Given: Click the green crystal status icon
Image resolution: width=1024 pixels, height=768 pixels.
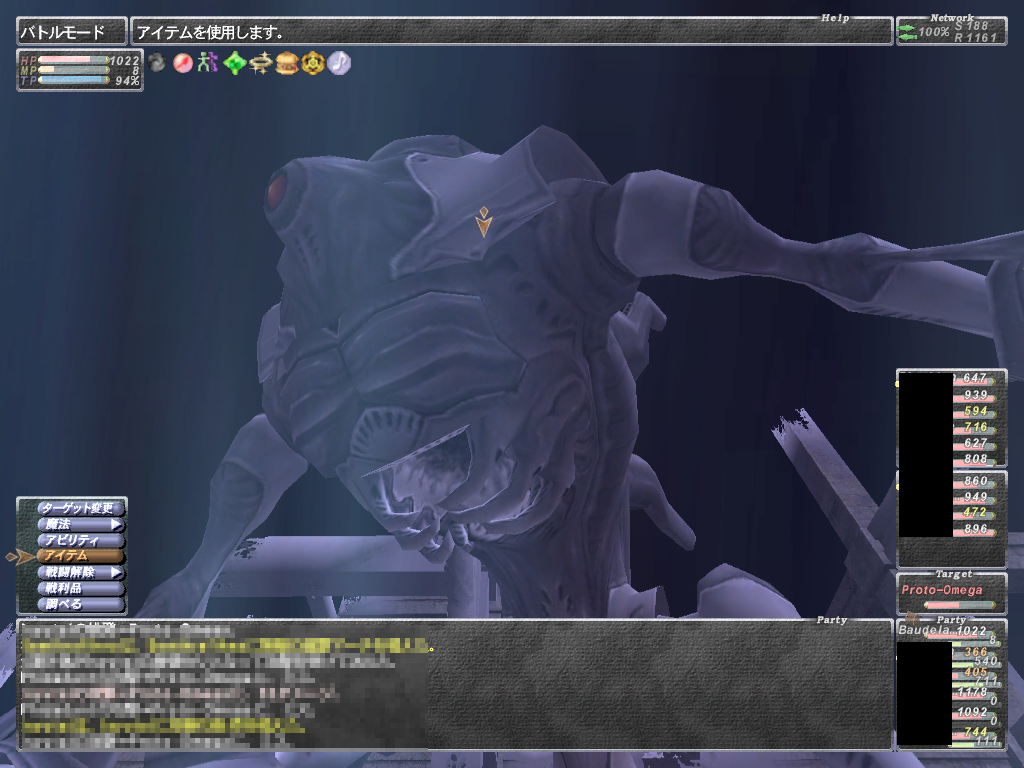Looking at the screenshot, I should 234,64.
